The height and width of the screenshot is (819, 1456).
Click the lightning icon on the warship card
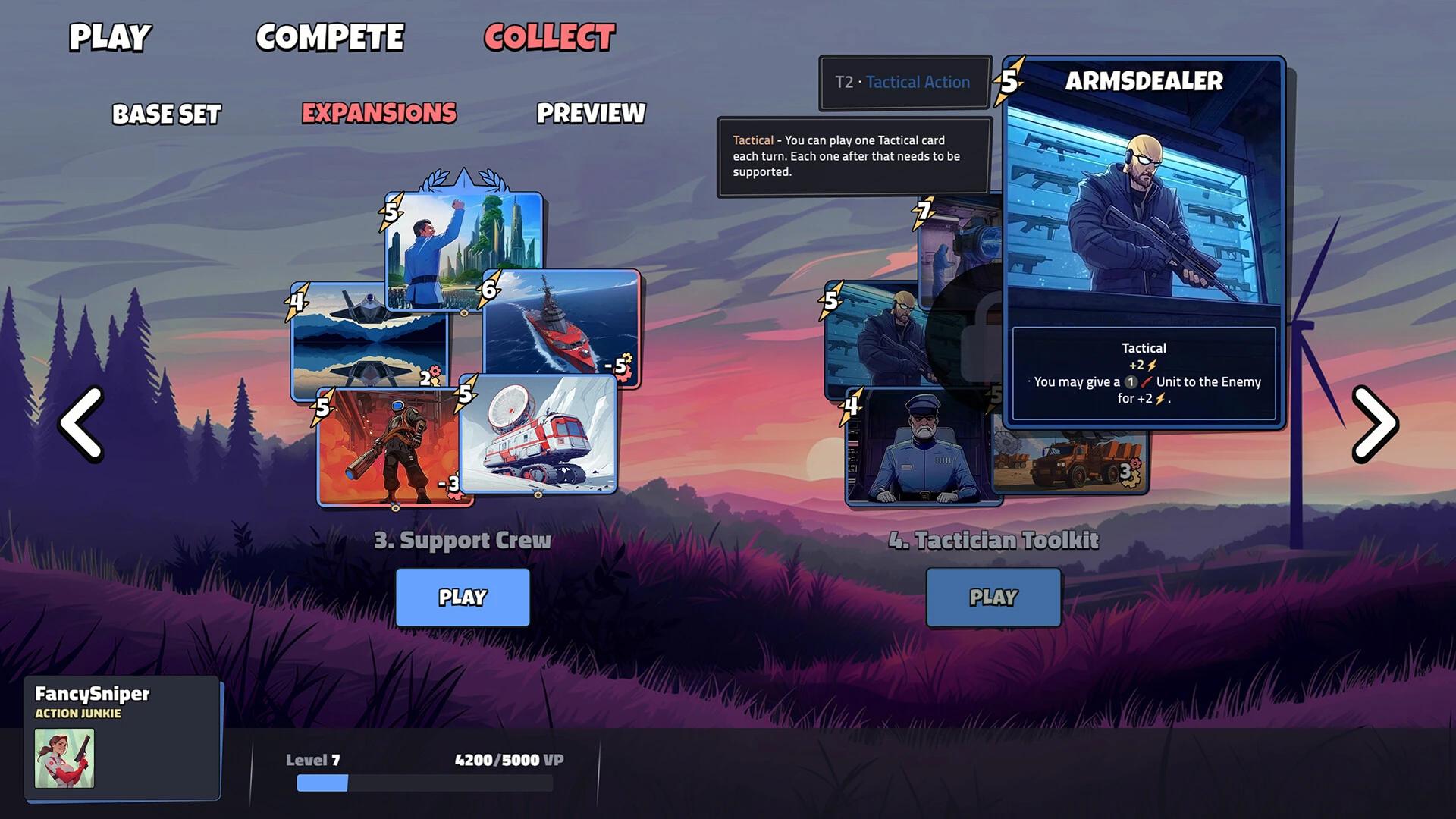click(x=489, y=288)
